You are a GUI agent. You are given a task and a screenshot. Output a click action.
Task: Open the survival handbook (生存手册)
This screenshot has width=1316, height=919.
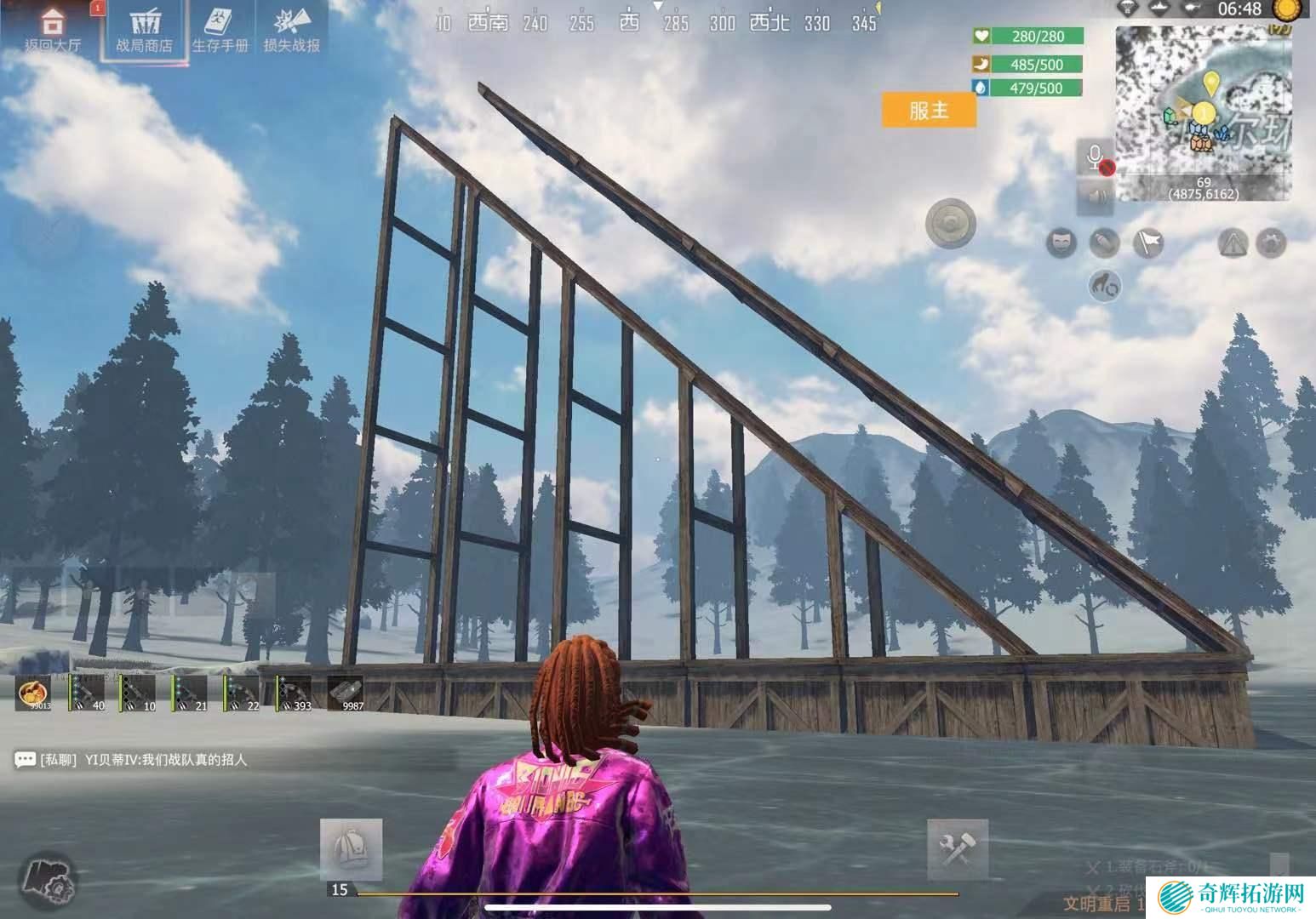220,31
